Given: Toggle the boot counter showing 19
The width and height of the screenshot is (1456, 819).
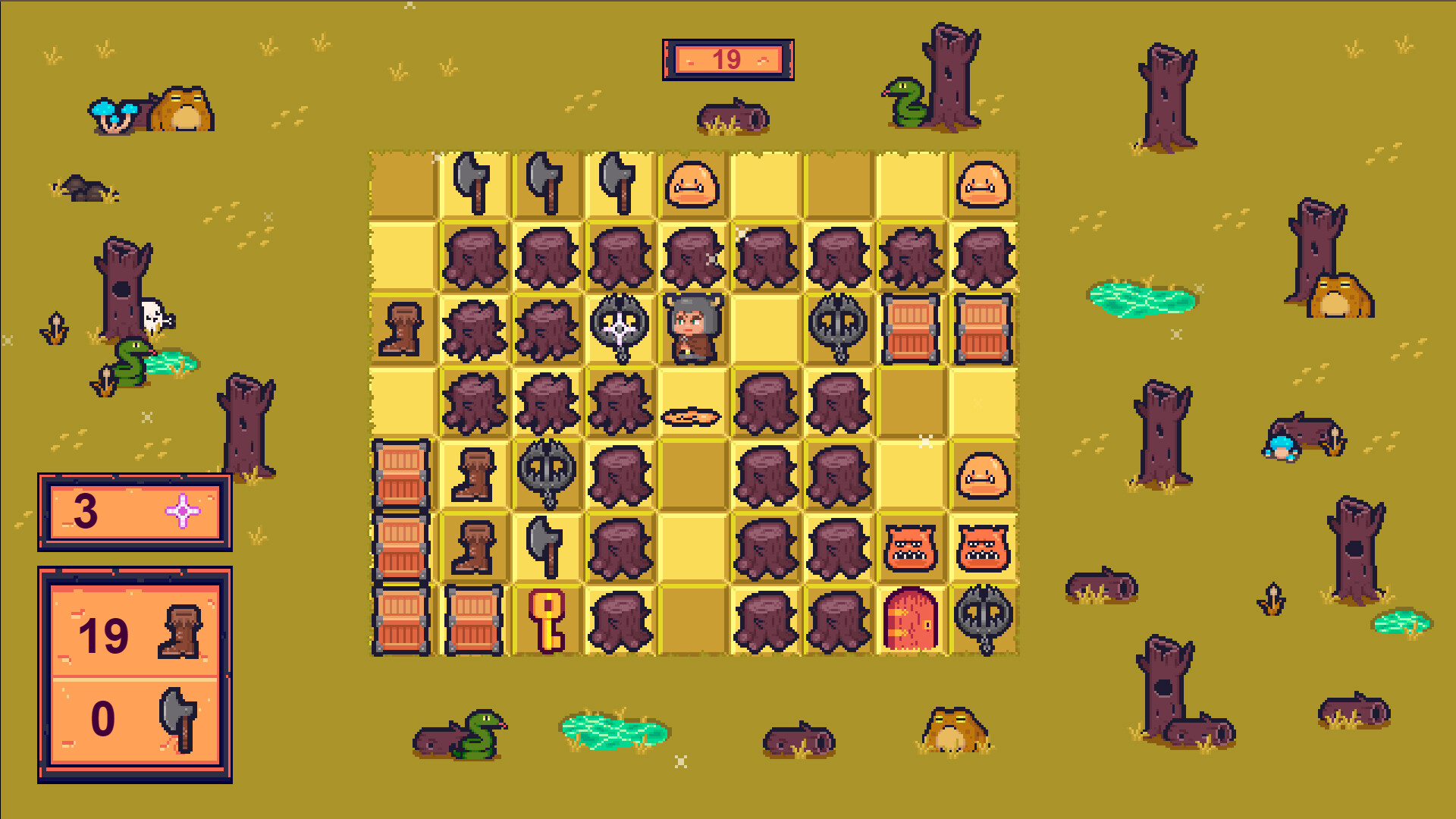Looking at the screenshot, I should (133, 635).
